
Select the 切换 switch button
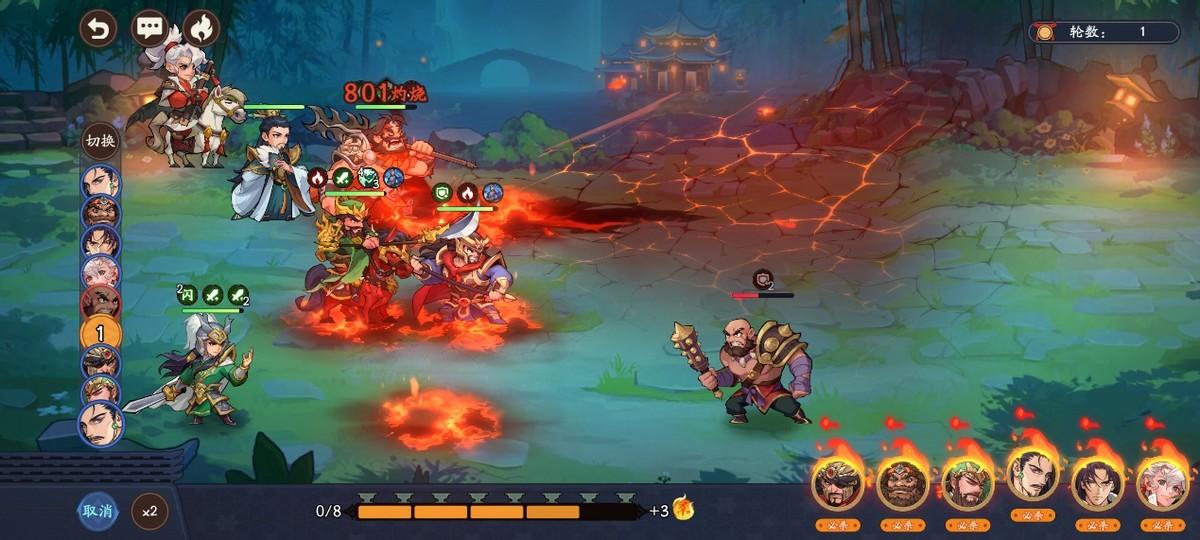pyautogui.click(x=101, y=140)
